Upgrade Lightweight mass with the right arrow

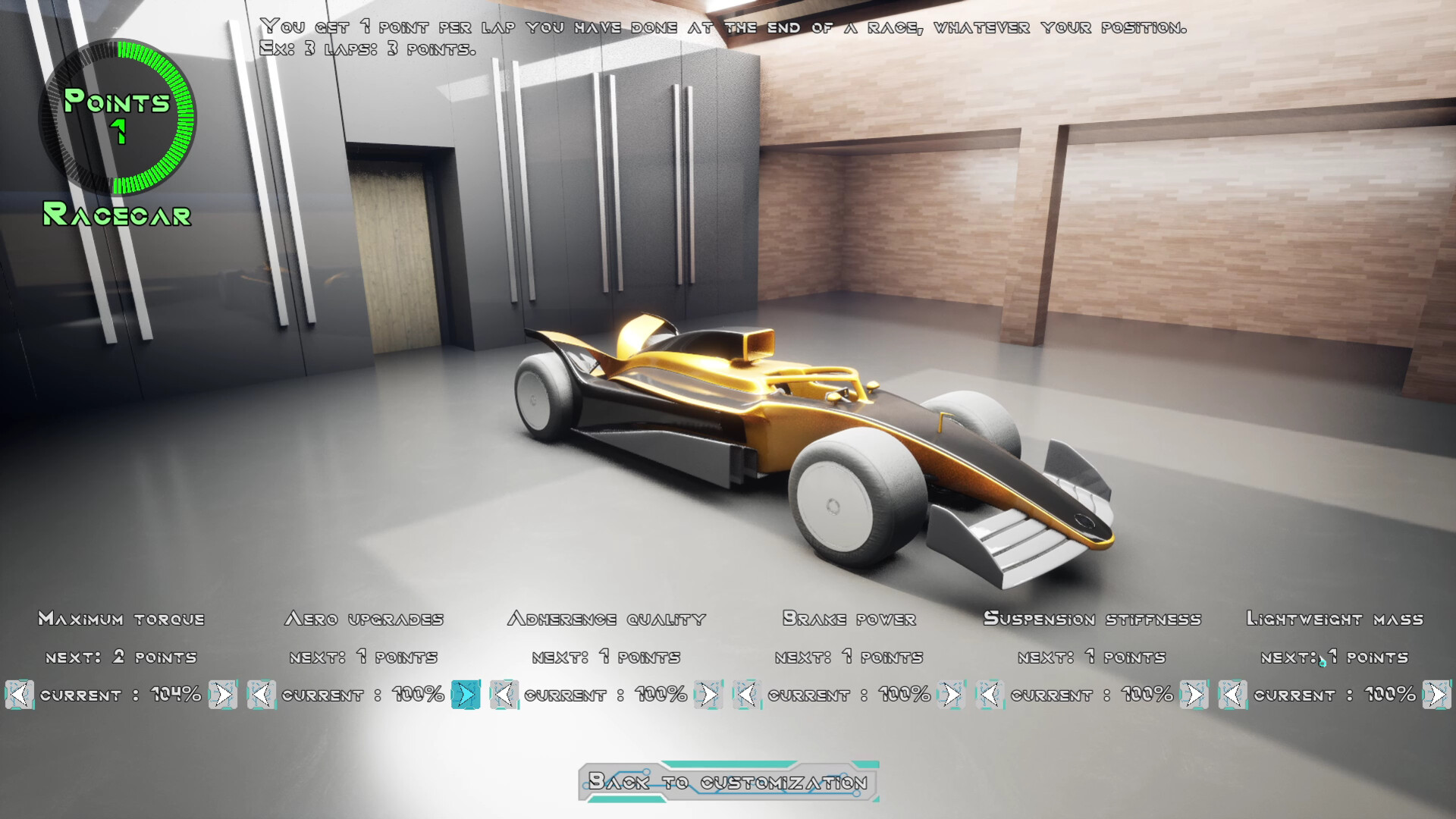pos(1436,694)
